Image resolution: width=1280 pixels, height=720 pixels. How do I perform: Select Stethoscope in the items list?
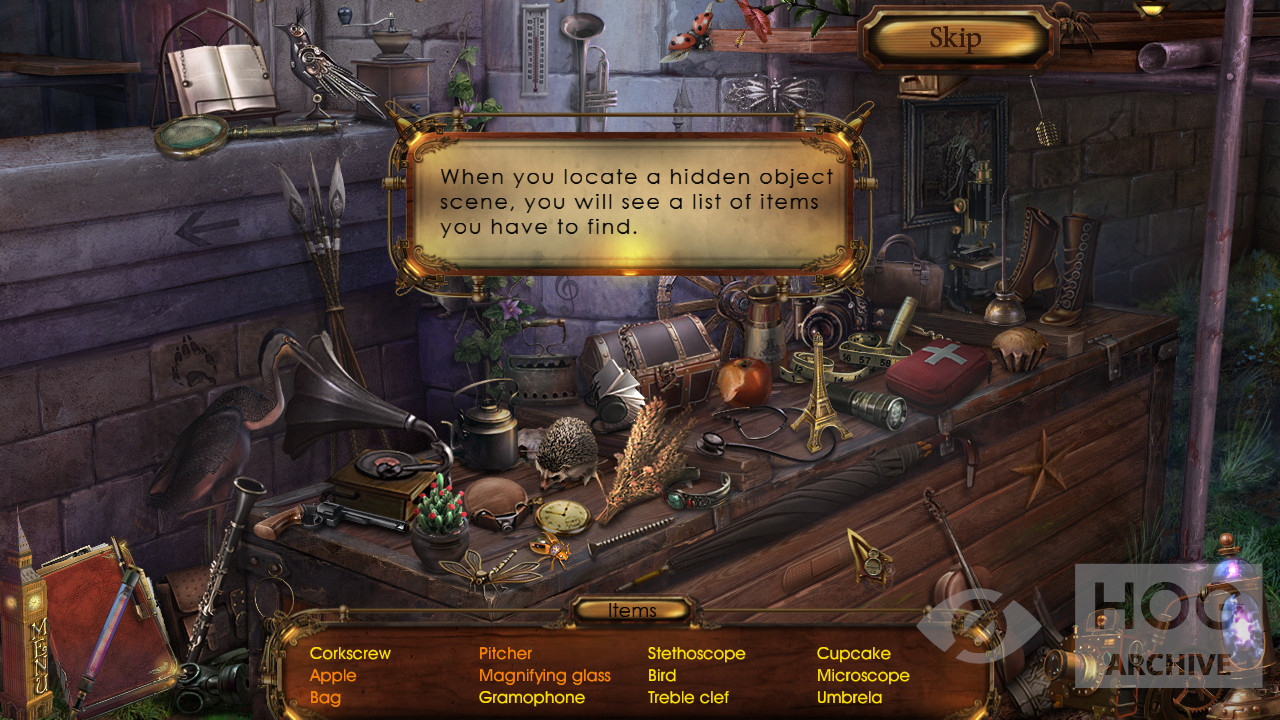tap(696, 654)
